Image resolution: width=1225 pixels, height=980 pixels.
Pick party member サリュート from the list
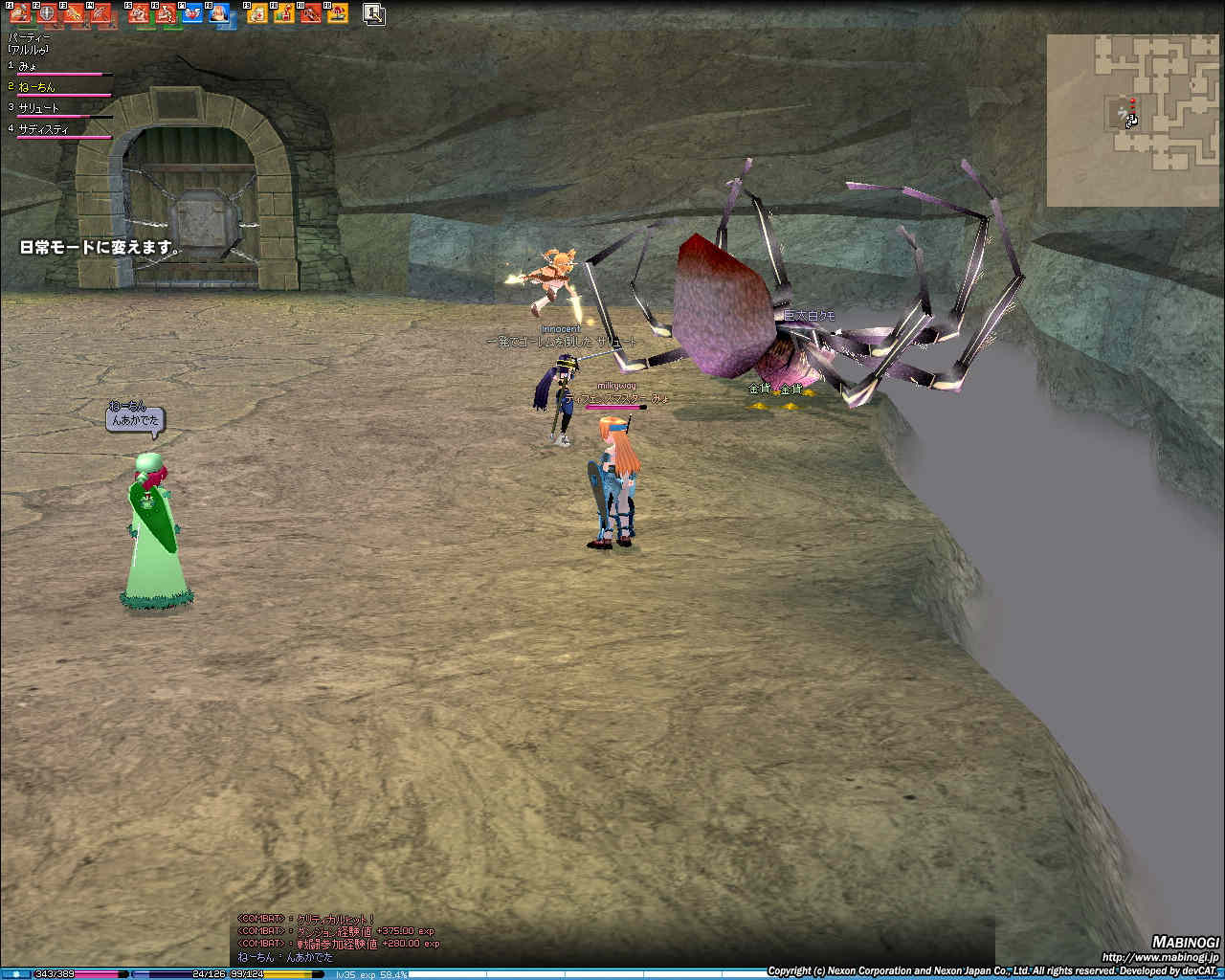[x=39, y=108]
